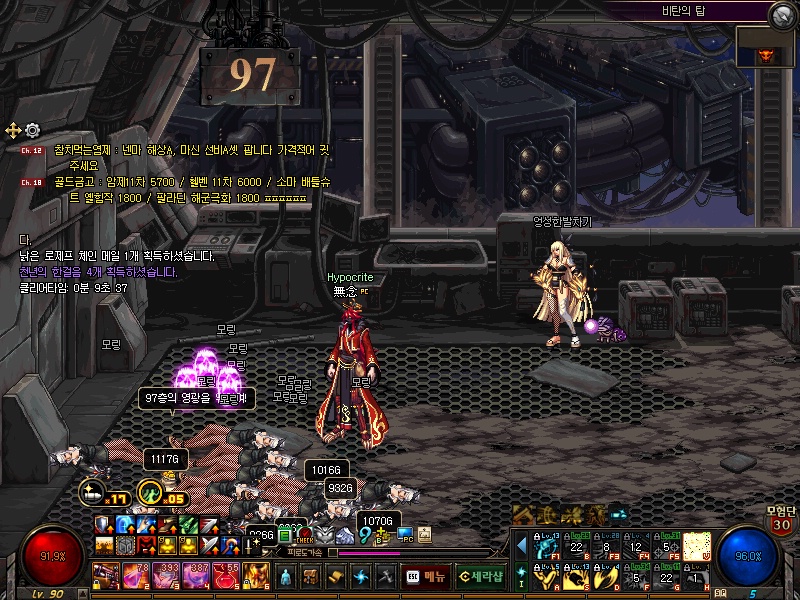Viewport: 800px width, 600px height.
Task: Use the quick slot 4 item with count 387
Action: point(196,575)
